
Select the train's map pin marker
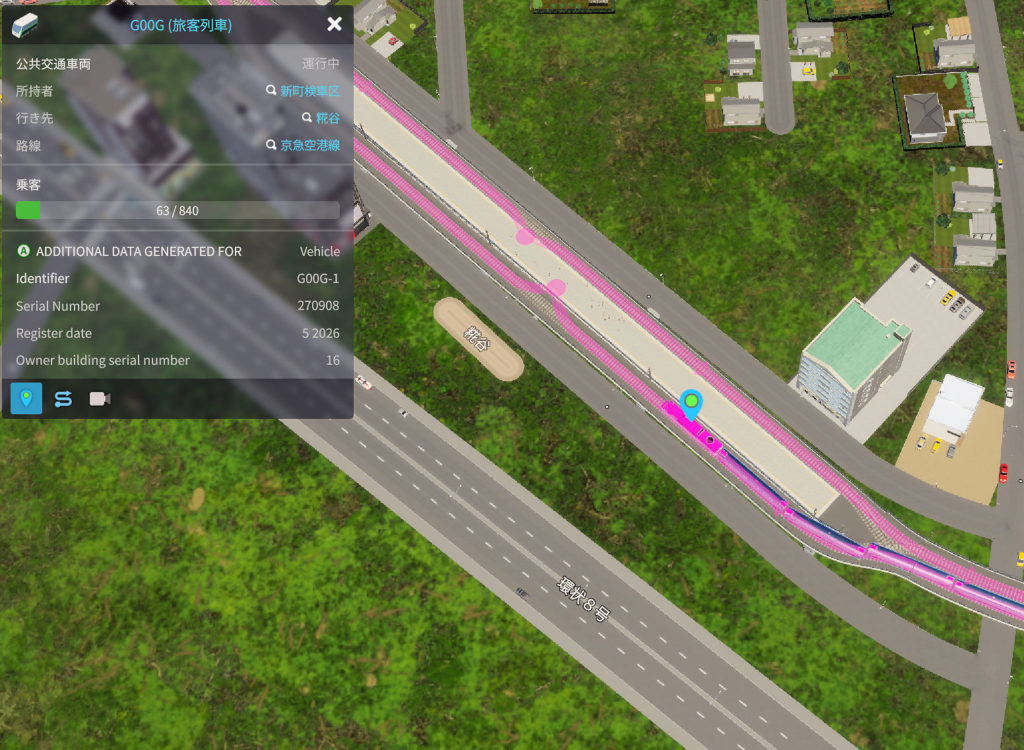point(690,403)
